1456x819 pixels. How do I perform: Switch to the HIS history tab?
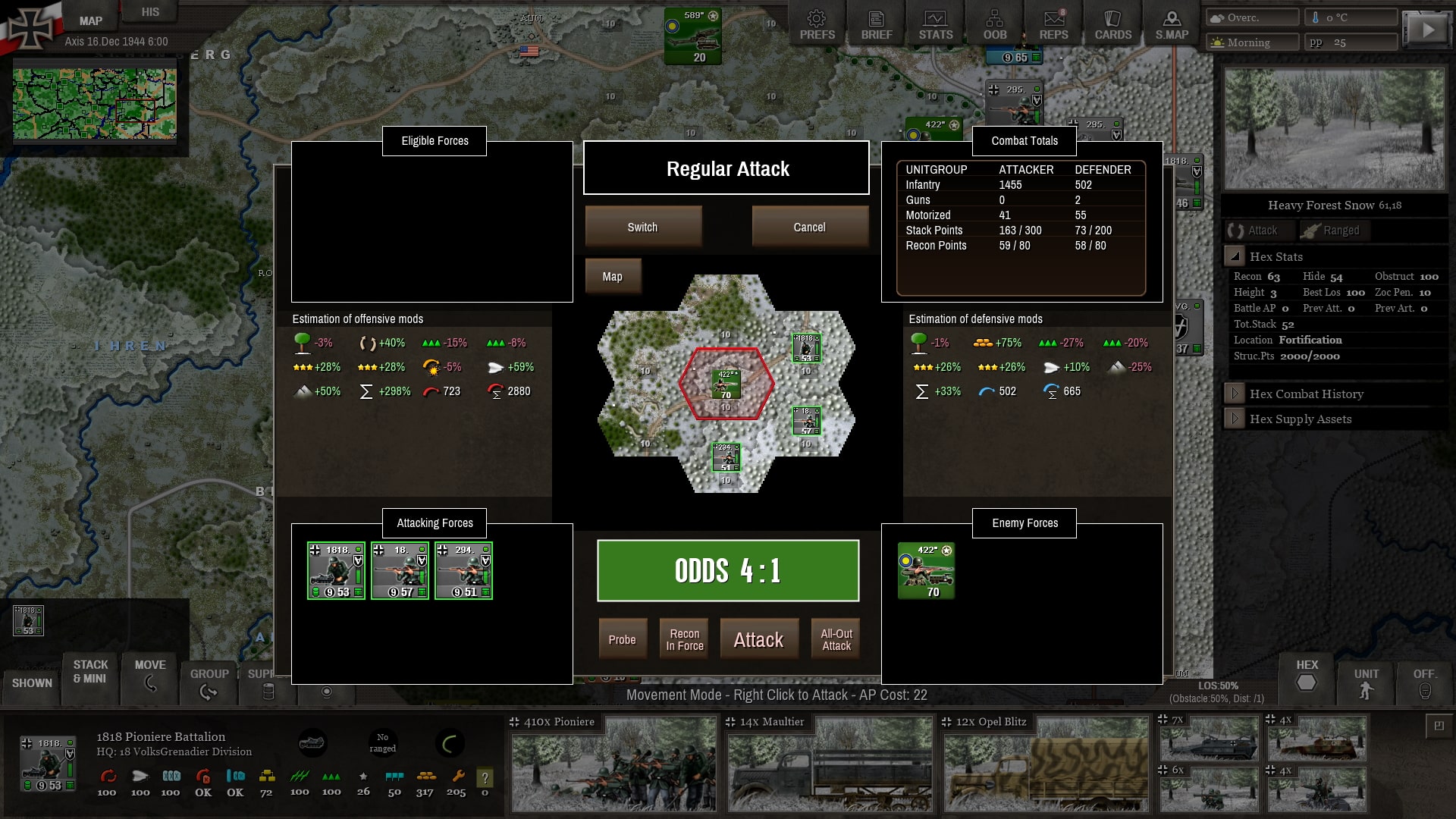[150, 12]
